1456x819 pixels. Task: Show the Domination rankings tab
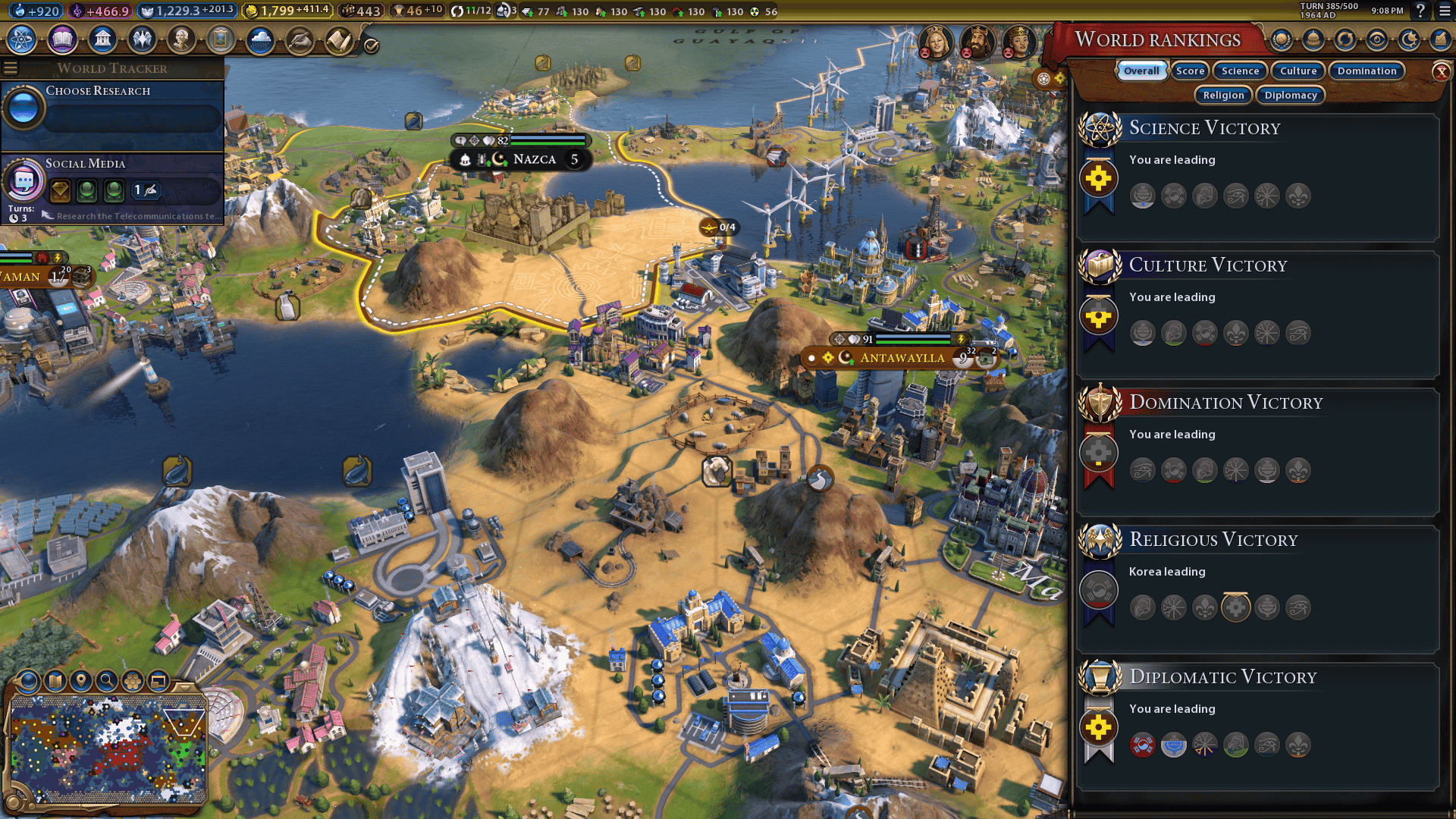1367,71
